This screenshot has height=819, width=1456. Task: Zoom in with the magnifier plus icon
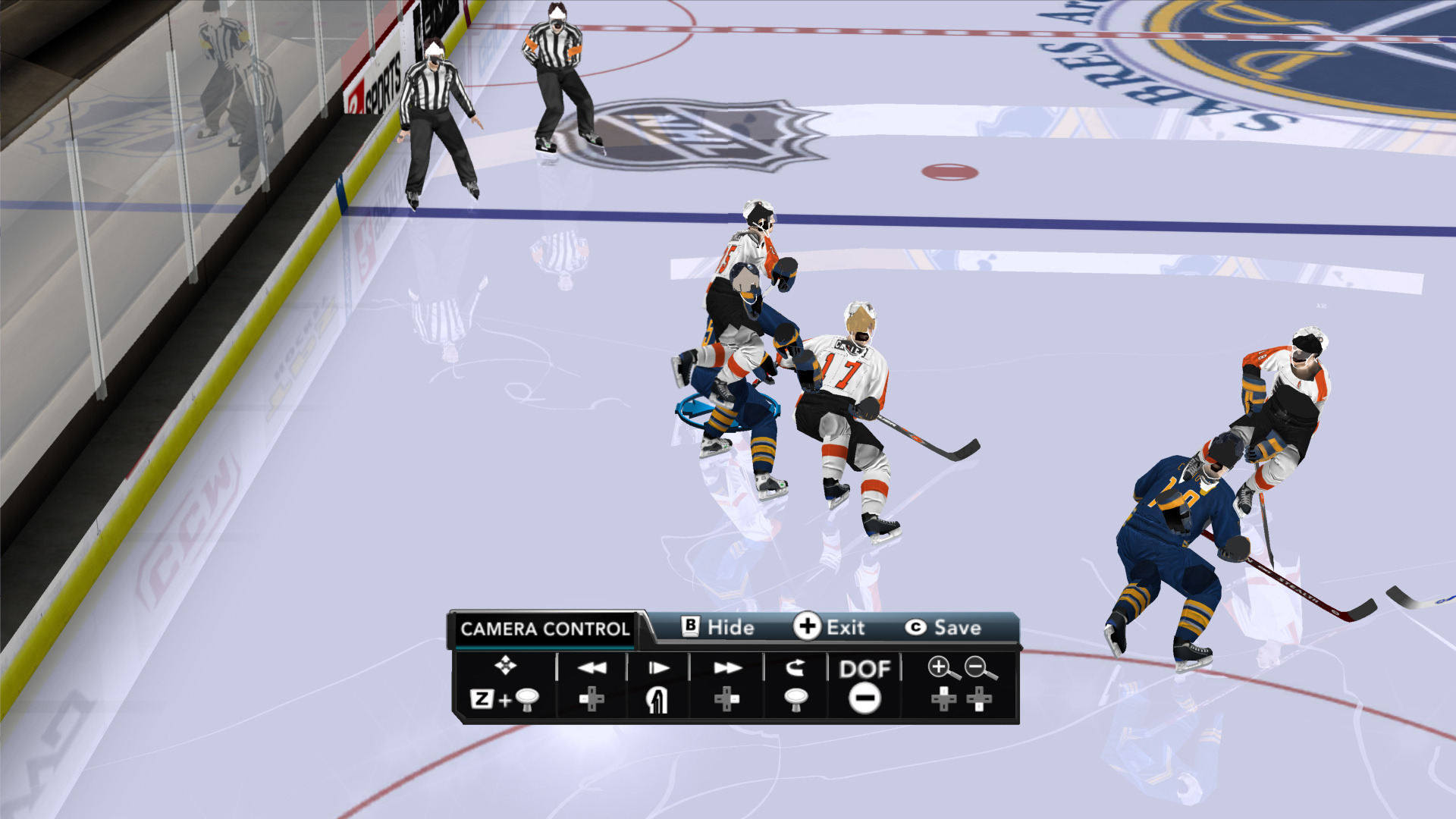click(x=940, y=668)
